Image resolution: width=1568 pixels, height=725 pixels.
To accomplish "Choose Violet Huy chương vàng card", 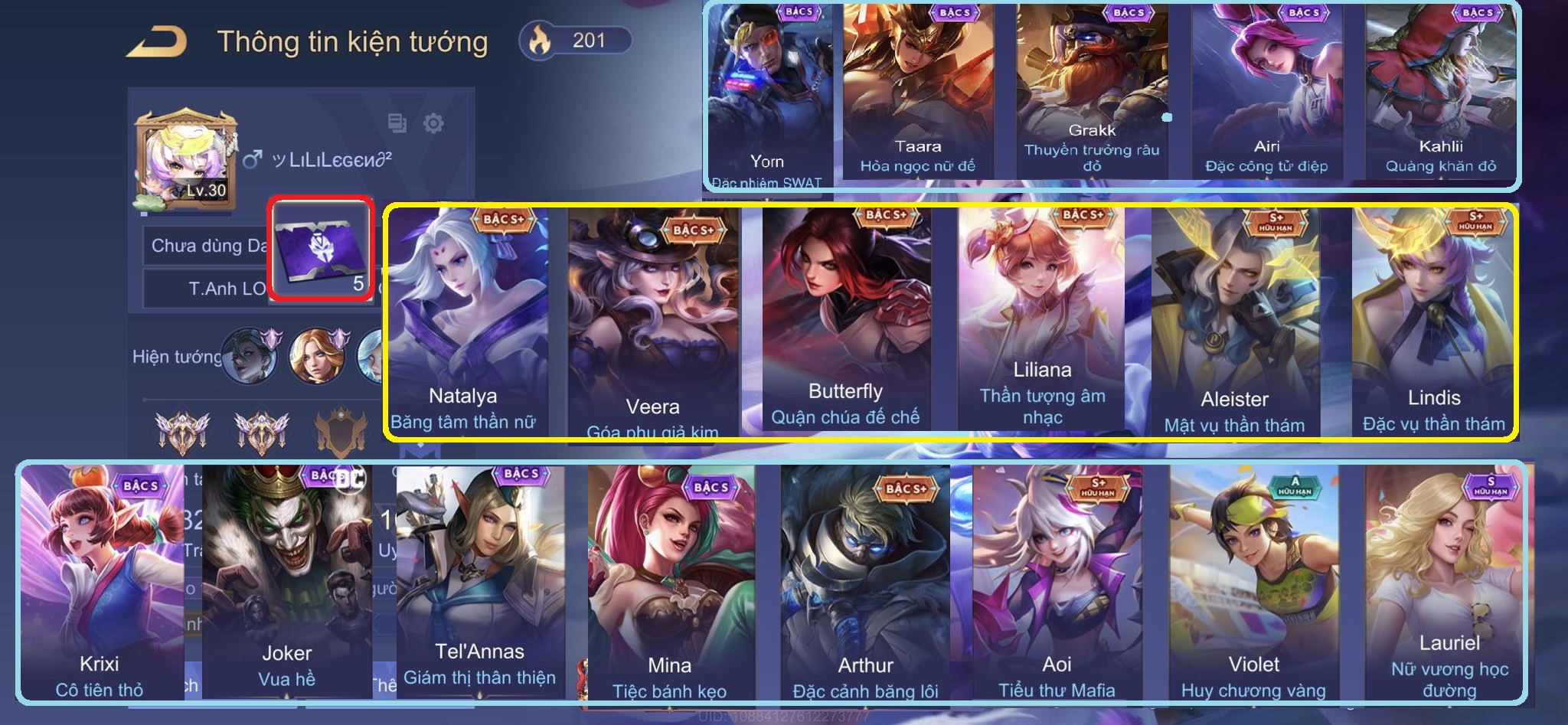I will click(x=1253, y=582).
